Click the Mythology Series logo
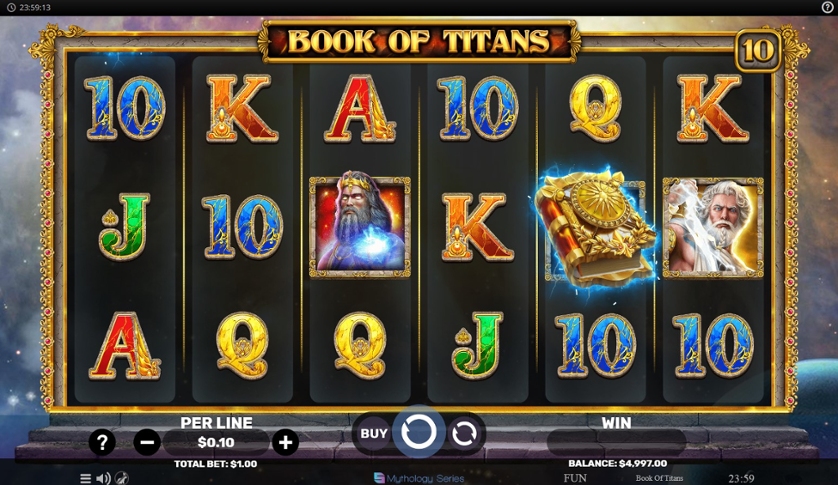The width and height of the screenshot is (838, 485). (x=419, y=478)
